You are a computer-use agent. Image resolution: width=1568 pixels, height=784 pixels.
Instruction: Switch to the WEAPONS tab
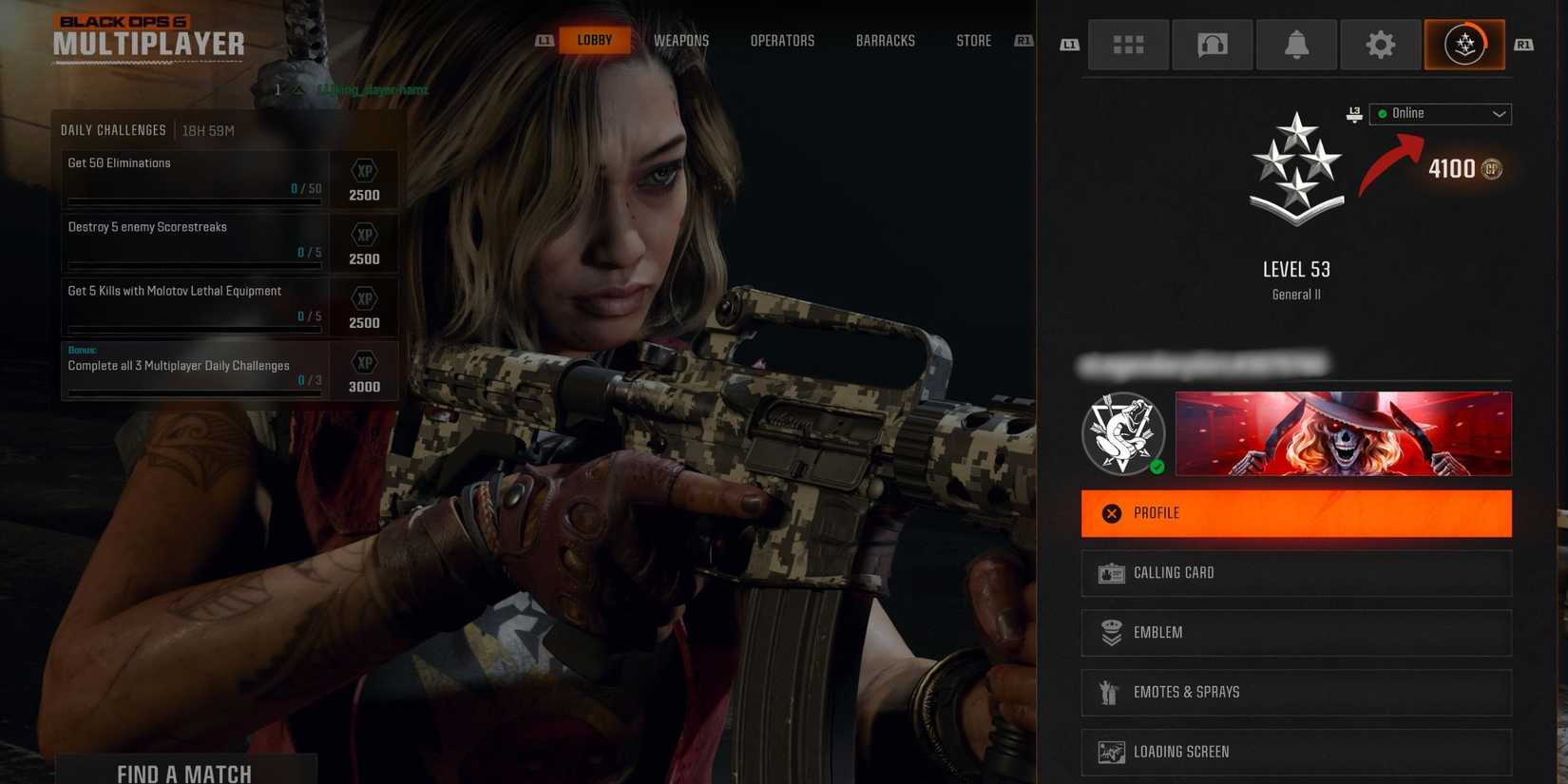coord(680,40)
